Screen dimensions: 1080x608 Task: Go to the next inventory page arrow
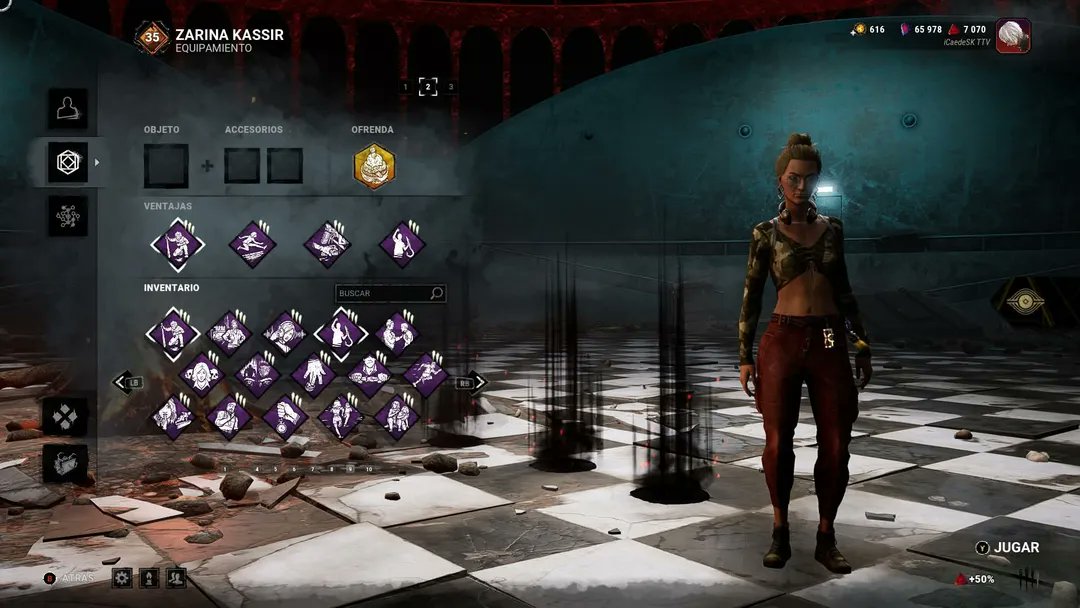click(x=471, y=382)
